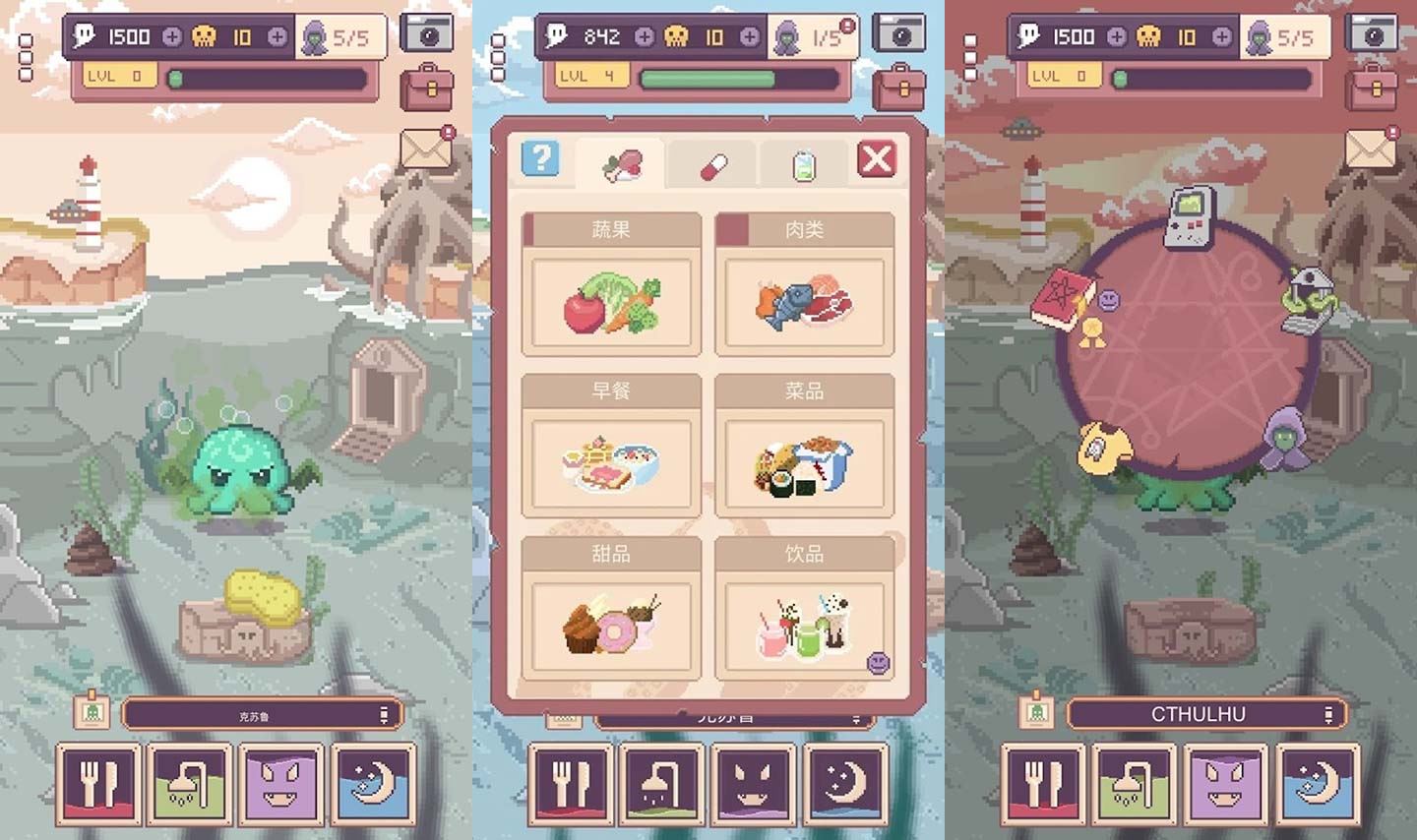Select the temple with green tentacles icon
This screenshot has width=1417, height=840.
tap(1310, 299)
